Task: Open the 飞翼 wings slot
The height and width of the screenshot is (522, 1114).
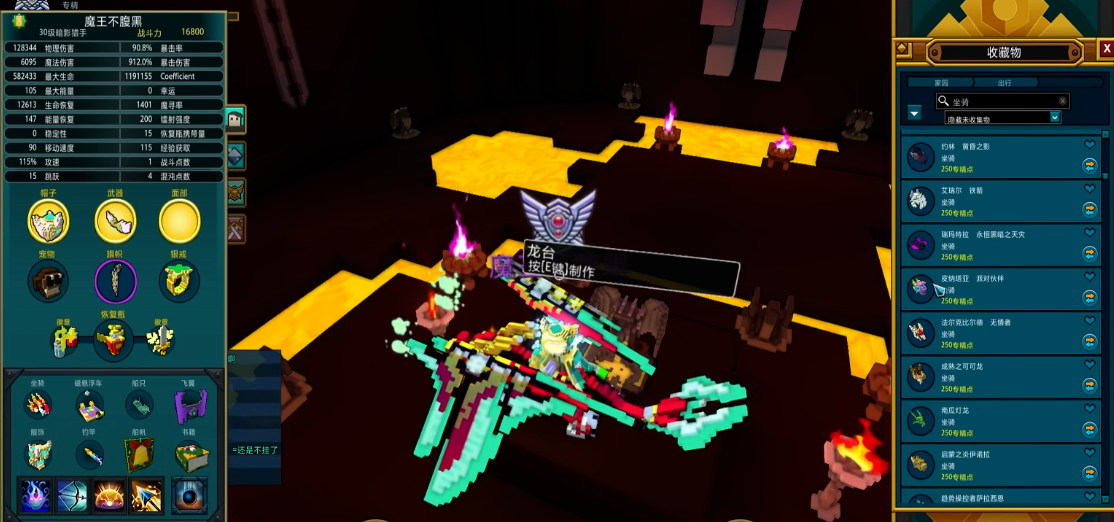Action: [x=190, y=405]
